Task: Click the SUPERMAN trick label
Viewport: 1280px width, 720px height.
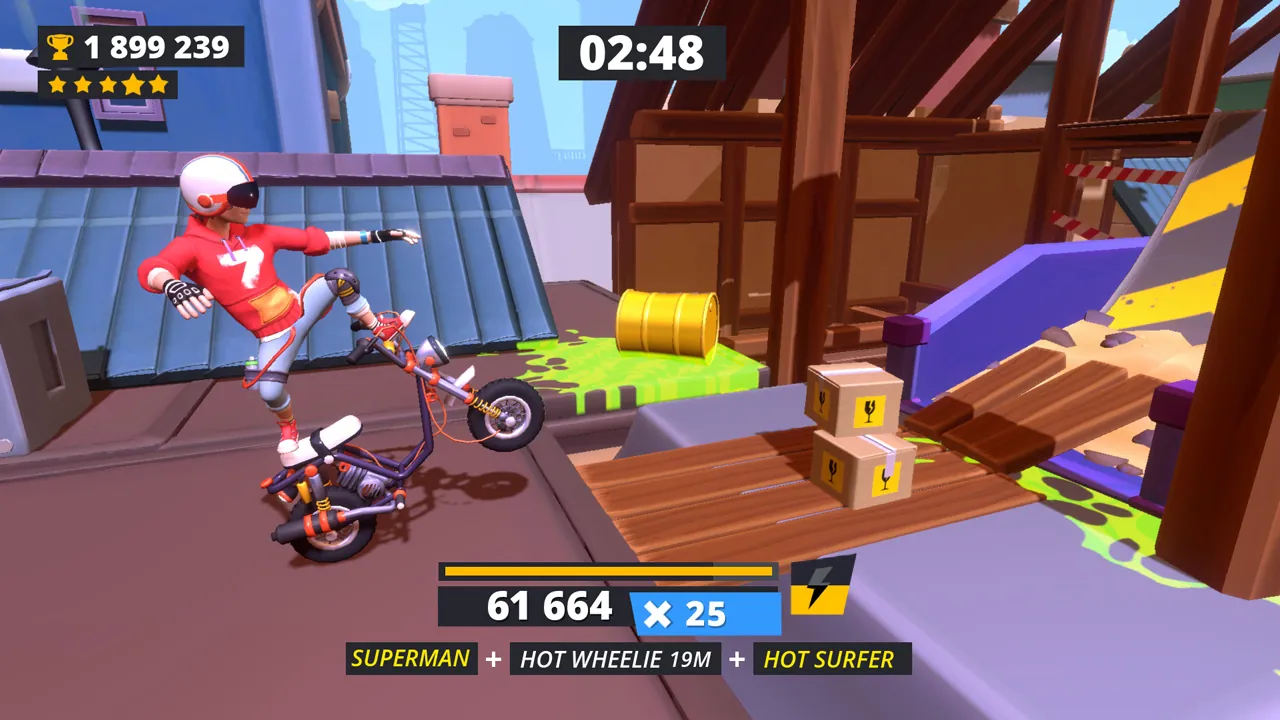Action: point(411,659)
